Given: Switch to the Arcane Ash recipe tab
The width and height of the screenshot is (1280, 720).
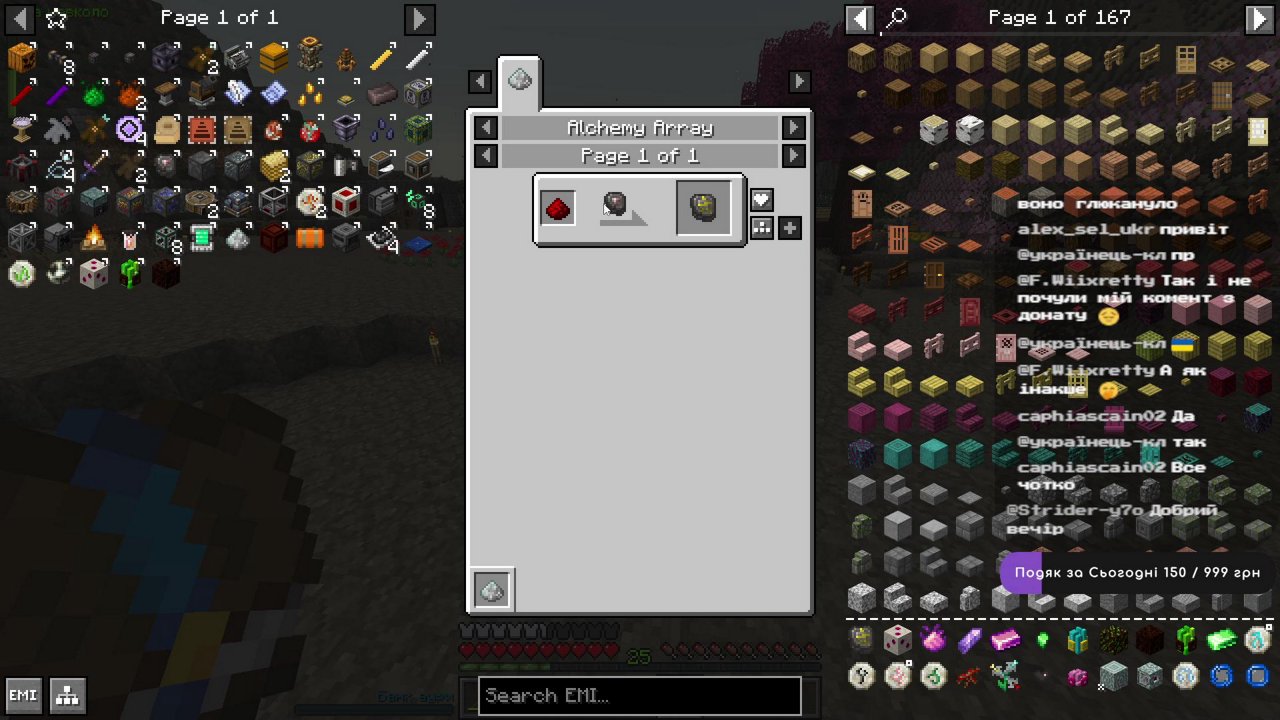Looking at the screenshot, I should pyautogui.click(x=519, y=80).
